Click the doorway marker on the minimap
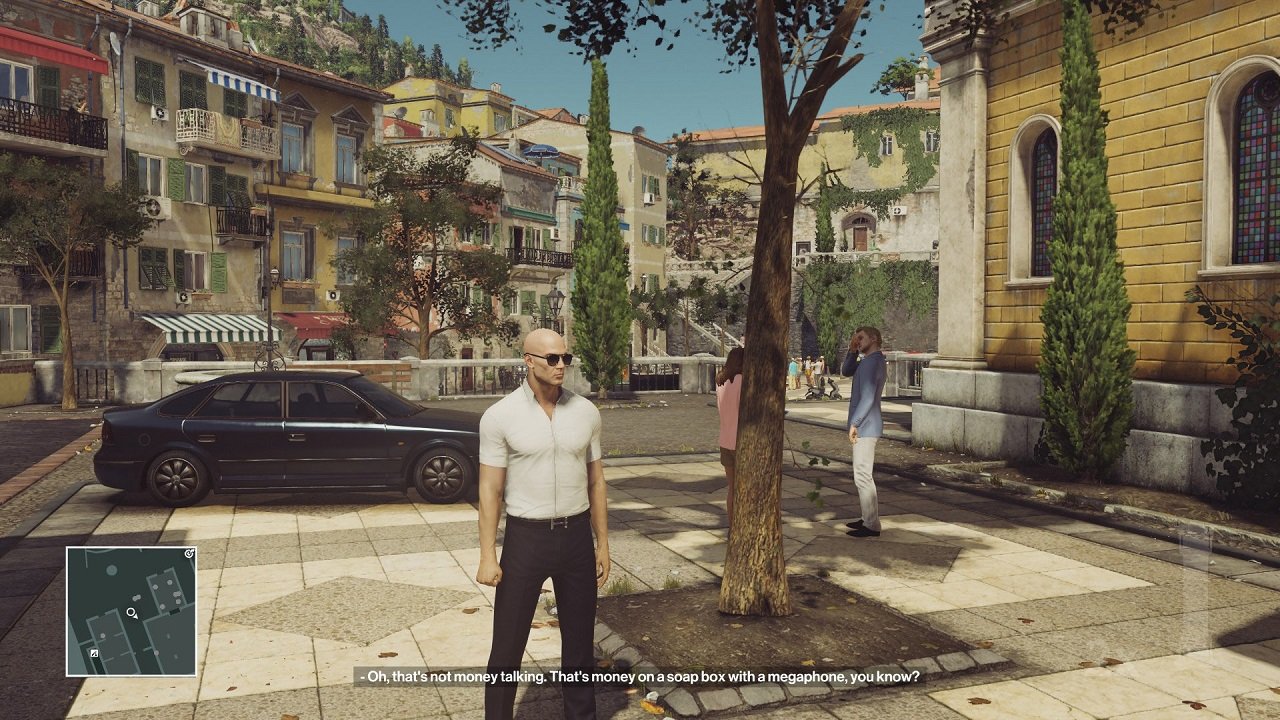The image size is (1280, 720). pyautogui.click(x=174, y=612)
